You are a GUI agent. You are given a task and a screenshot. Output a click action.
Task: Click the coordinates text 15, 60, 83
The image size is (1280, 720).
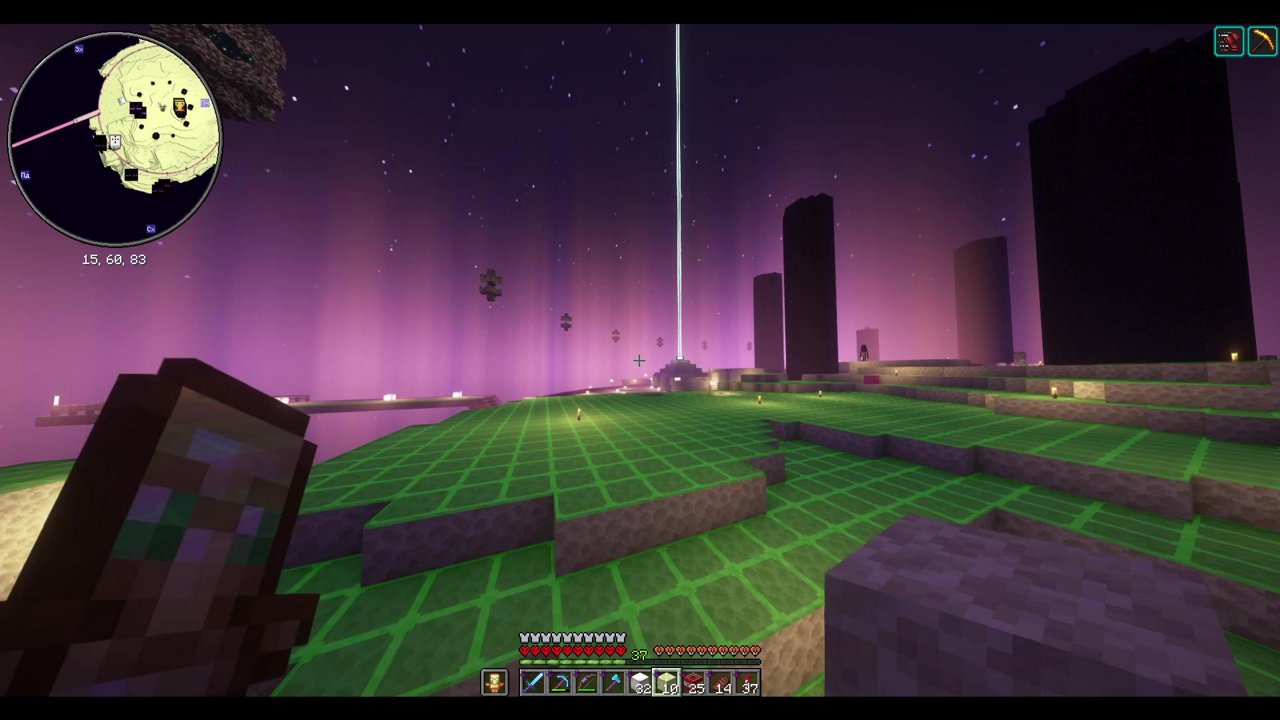tap(115, 260)
